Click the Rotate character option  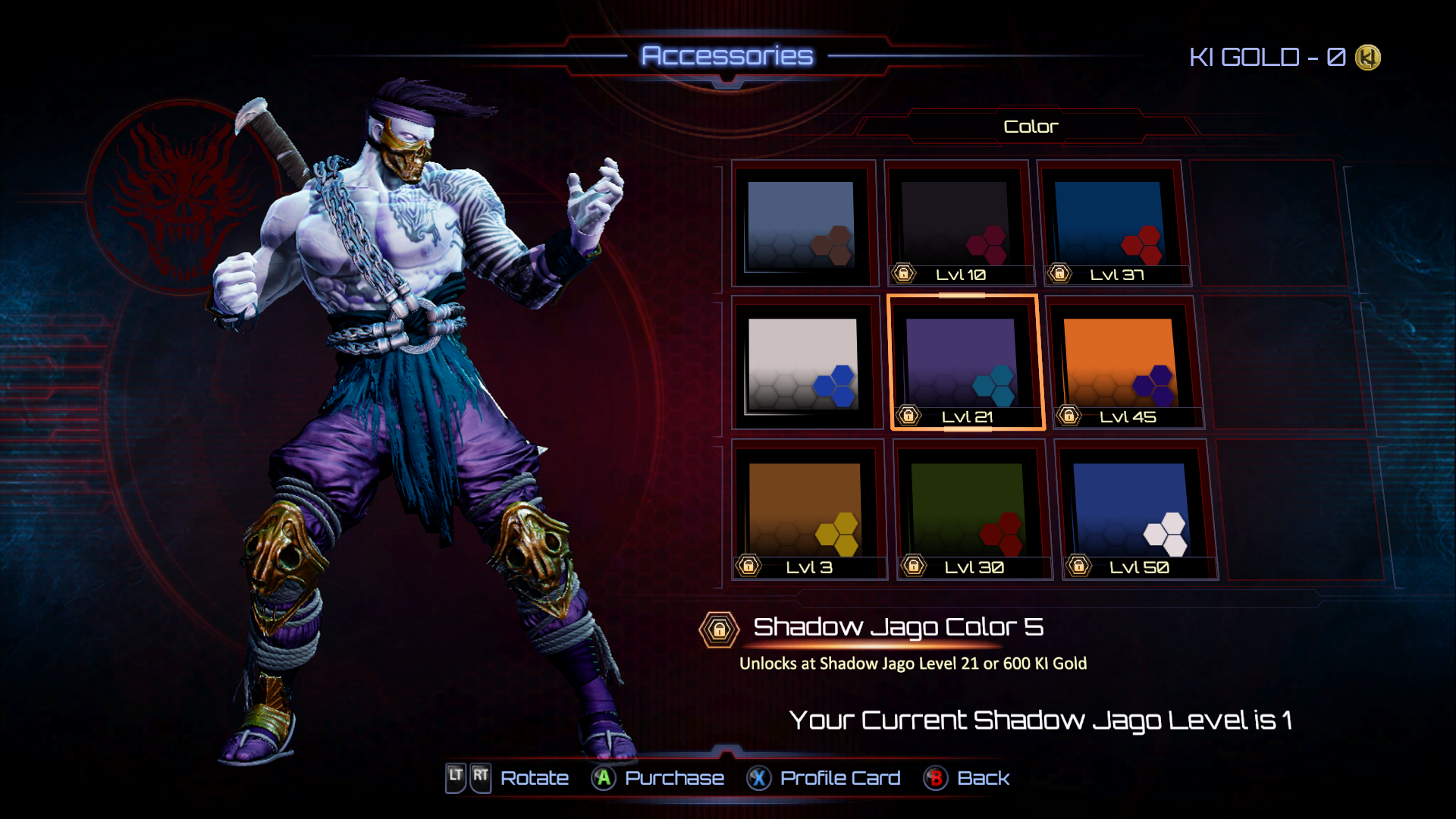point(508,778)
